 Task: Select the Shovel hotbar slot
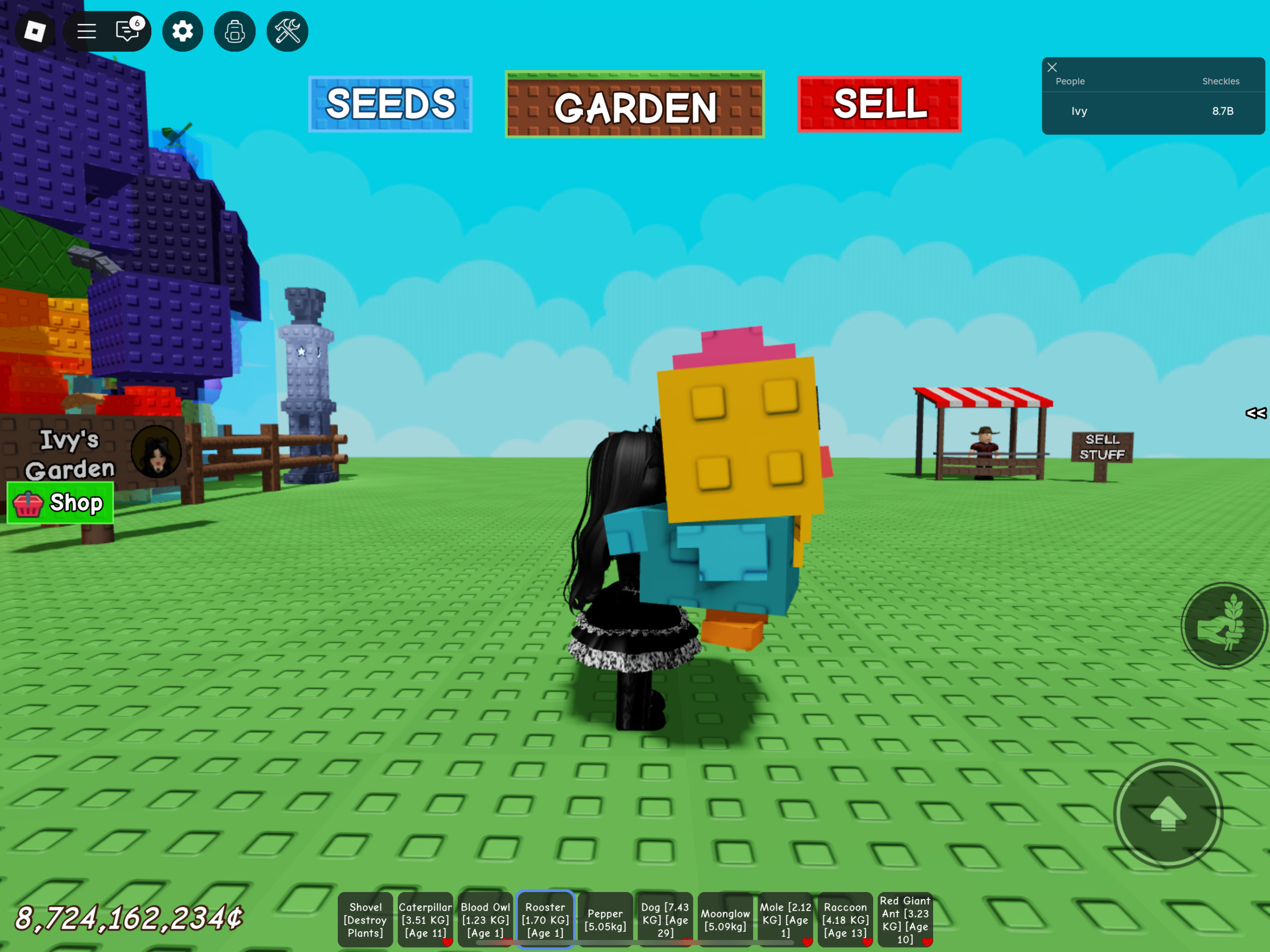click(x=365, y=919)
